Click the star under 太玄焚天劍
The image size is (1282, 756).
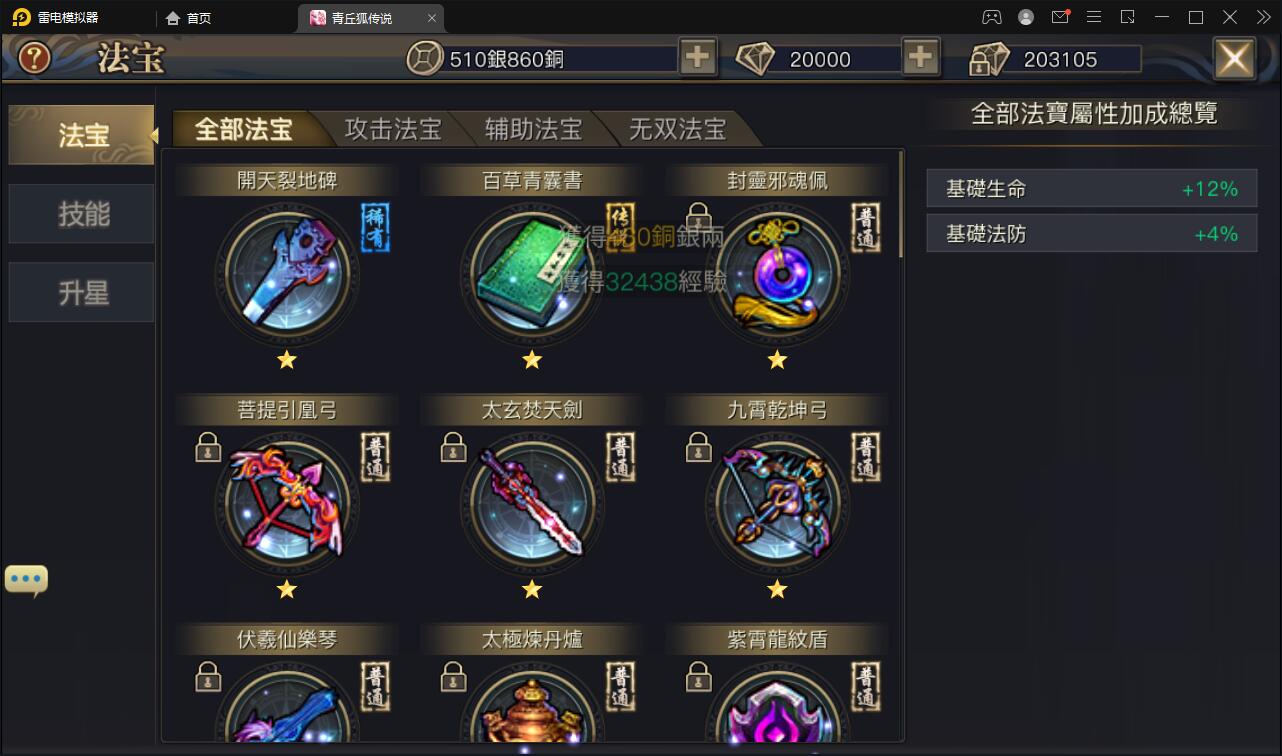coord(532,590)
